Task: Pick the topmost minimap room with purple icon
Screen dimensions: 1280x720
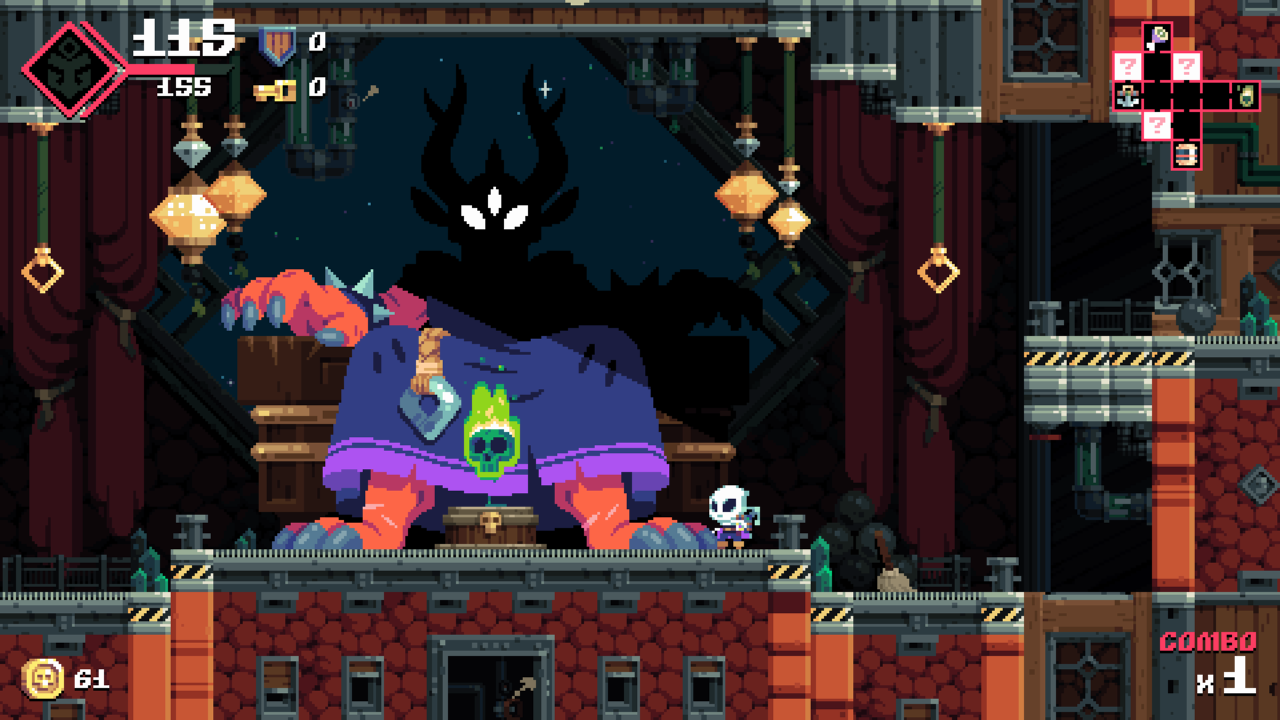Action: (1157, 37)
